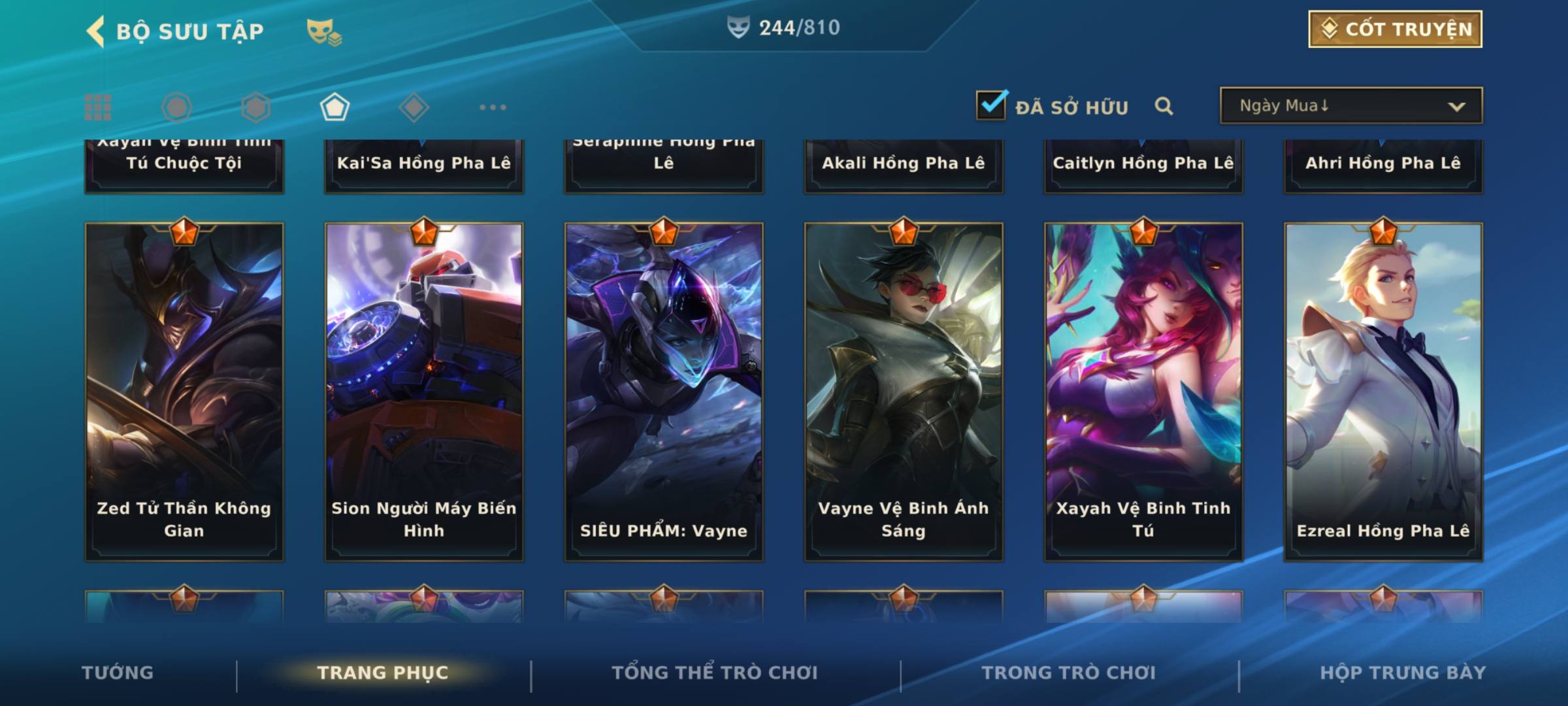The height and width of the screenshot is (706, 1568).
Task: Select Vayne Vệ Binh Ánh Sáng skin
Action: tap(904, 392)
